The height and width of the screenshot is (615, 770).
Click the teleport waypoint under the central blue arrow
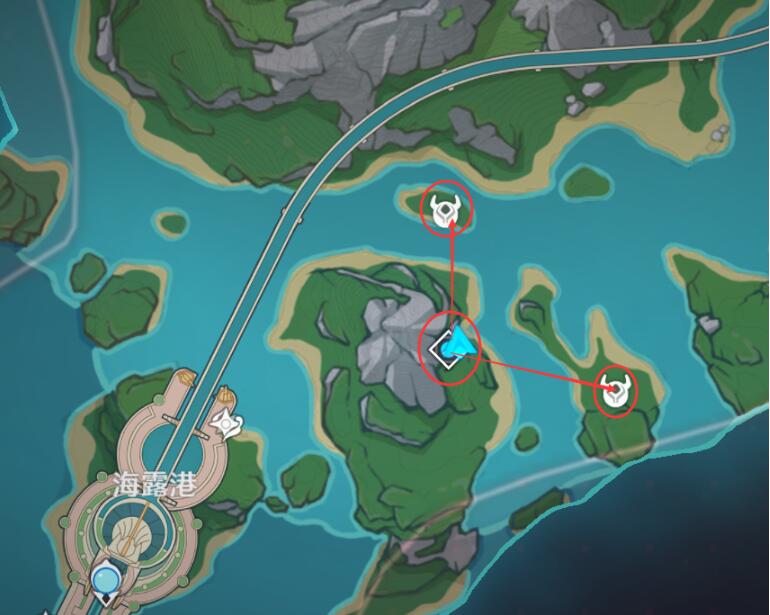445,350
